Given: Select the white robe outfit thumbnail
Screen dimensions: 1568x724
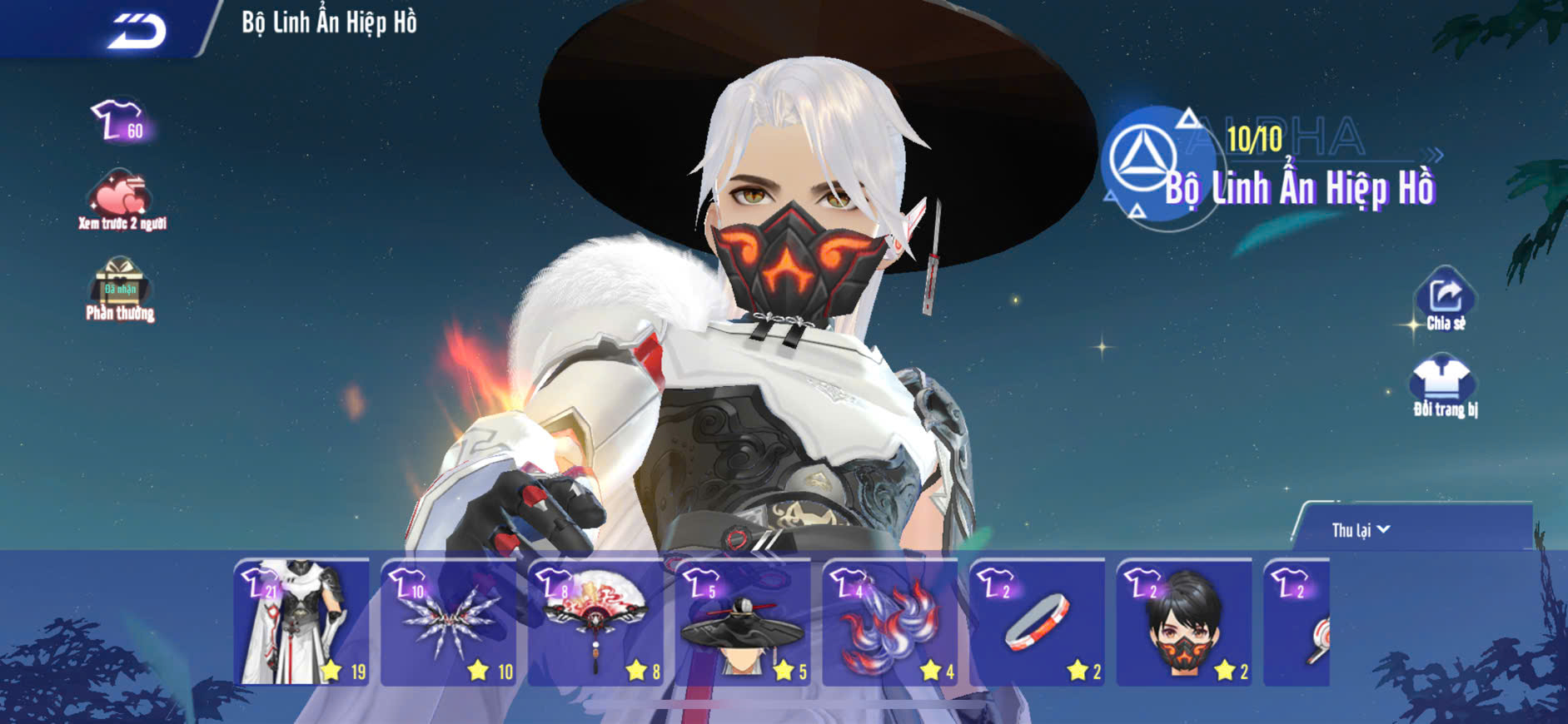Looking at the screenshot, I should (301, 622).
